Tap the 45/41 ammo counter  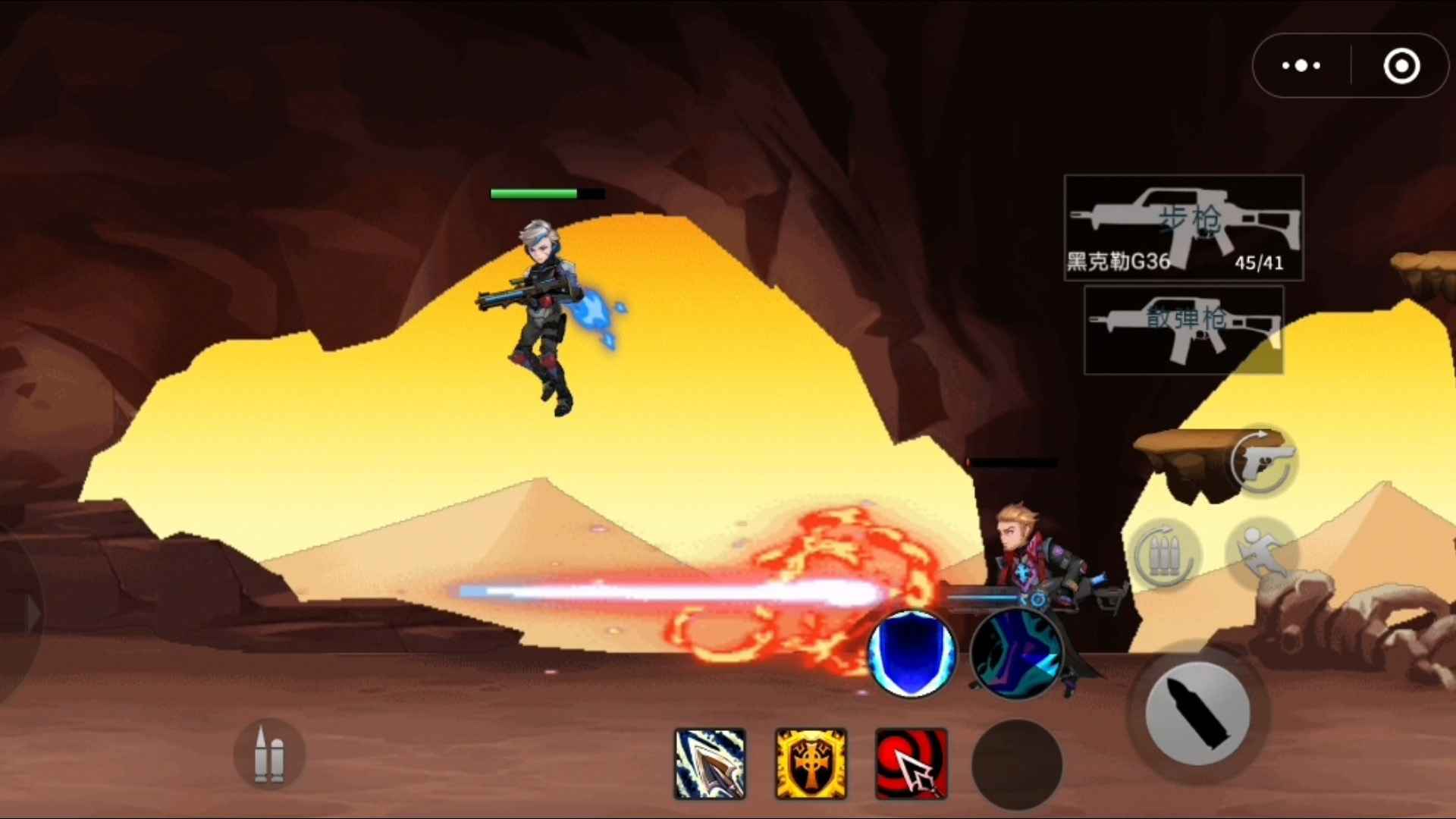[1259, 263]
